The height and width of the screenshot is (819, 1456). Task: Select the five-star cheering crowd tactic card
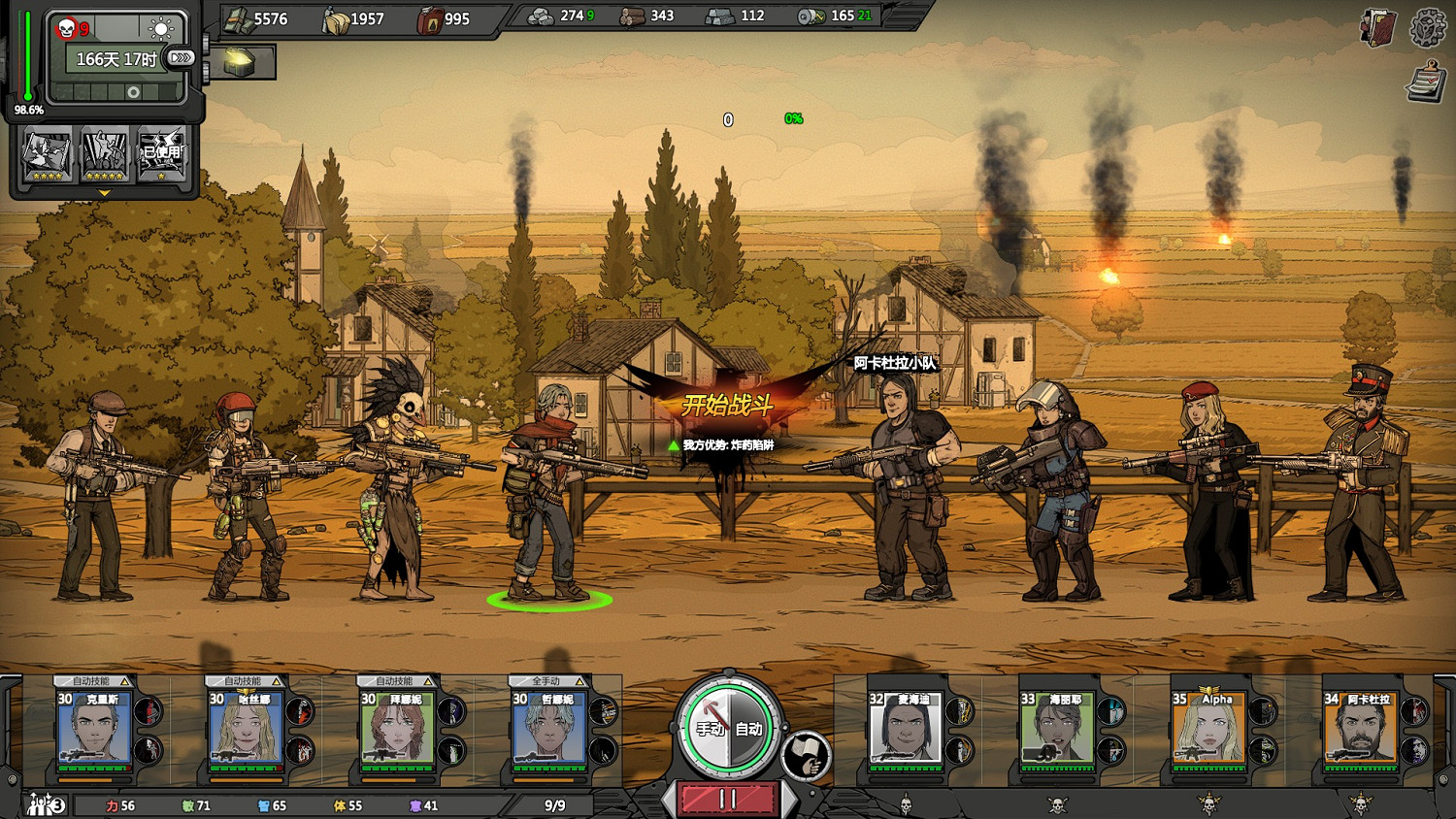pyautogui.click(x=104, y=155)
